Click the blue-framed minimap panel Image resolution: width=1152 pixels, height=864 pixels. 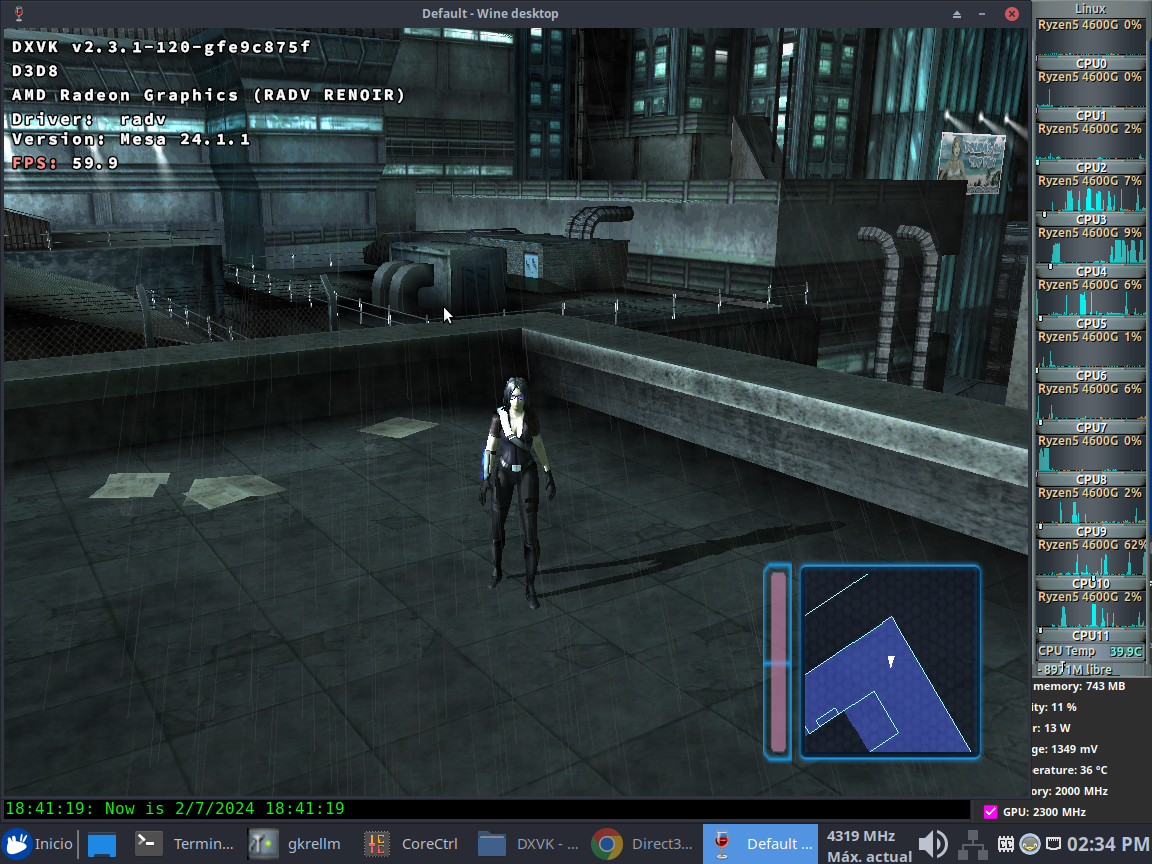click(x=889, y=661)
